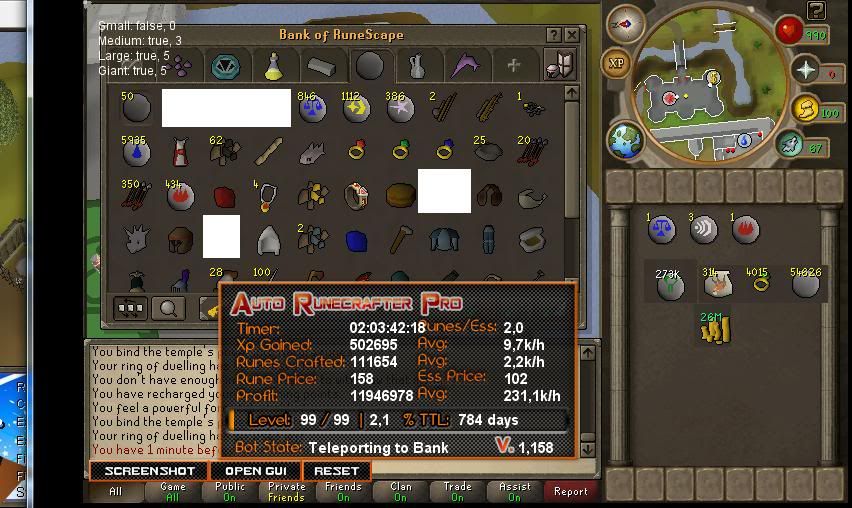Viewport: 852px width, 508px height.
Task: Open the Report abuse button
Action: pyautogui.click(x=571, y=491)
